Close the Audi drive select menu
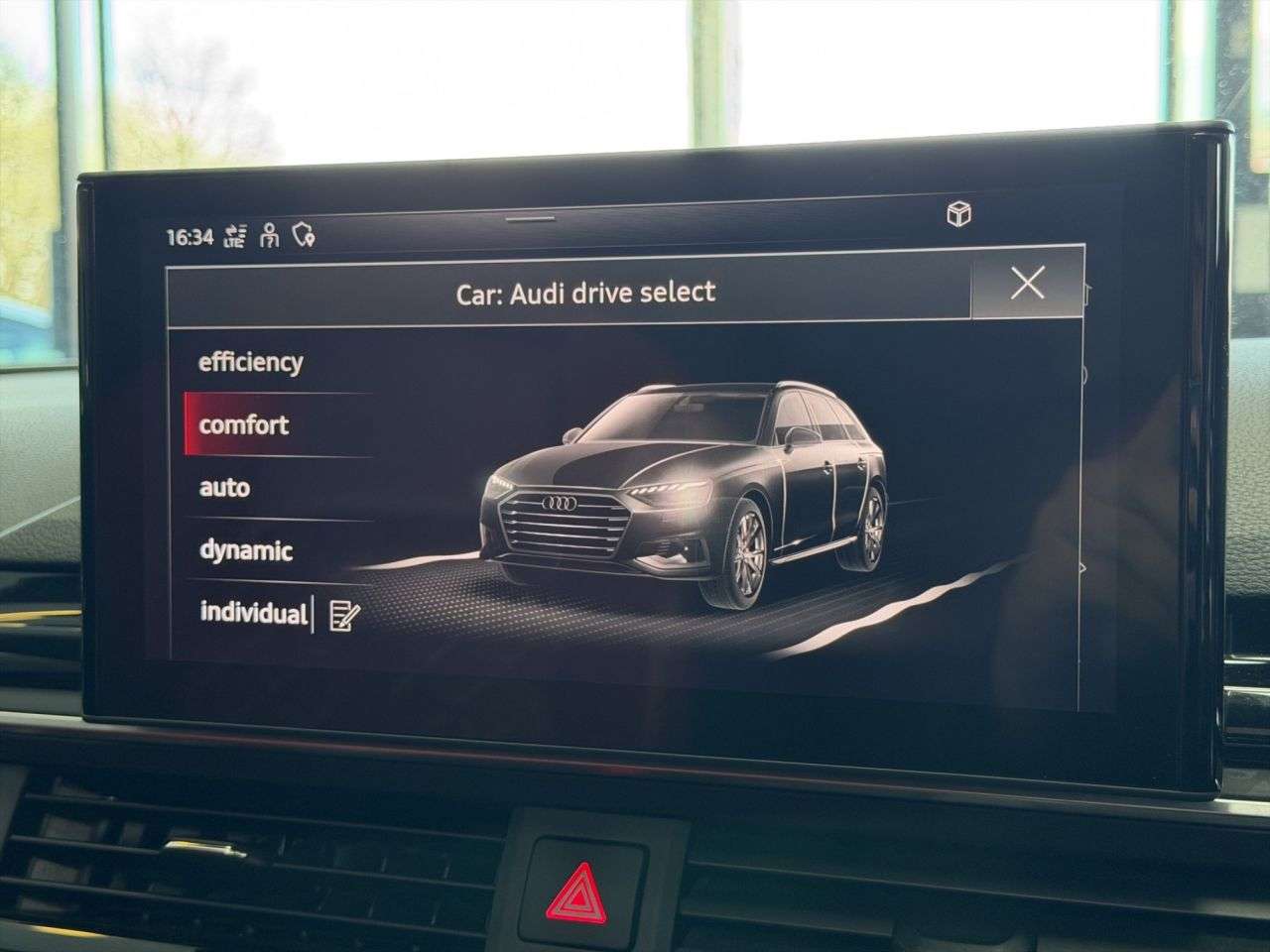This screenshot has height=952, width=1270. click(x=1029, y=285)
